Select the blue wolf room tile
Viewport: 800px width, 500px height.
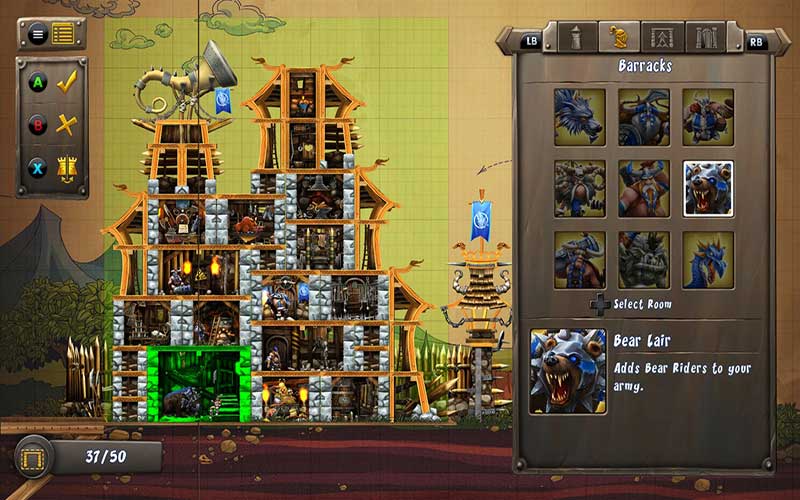(x=580, y=117)
